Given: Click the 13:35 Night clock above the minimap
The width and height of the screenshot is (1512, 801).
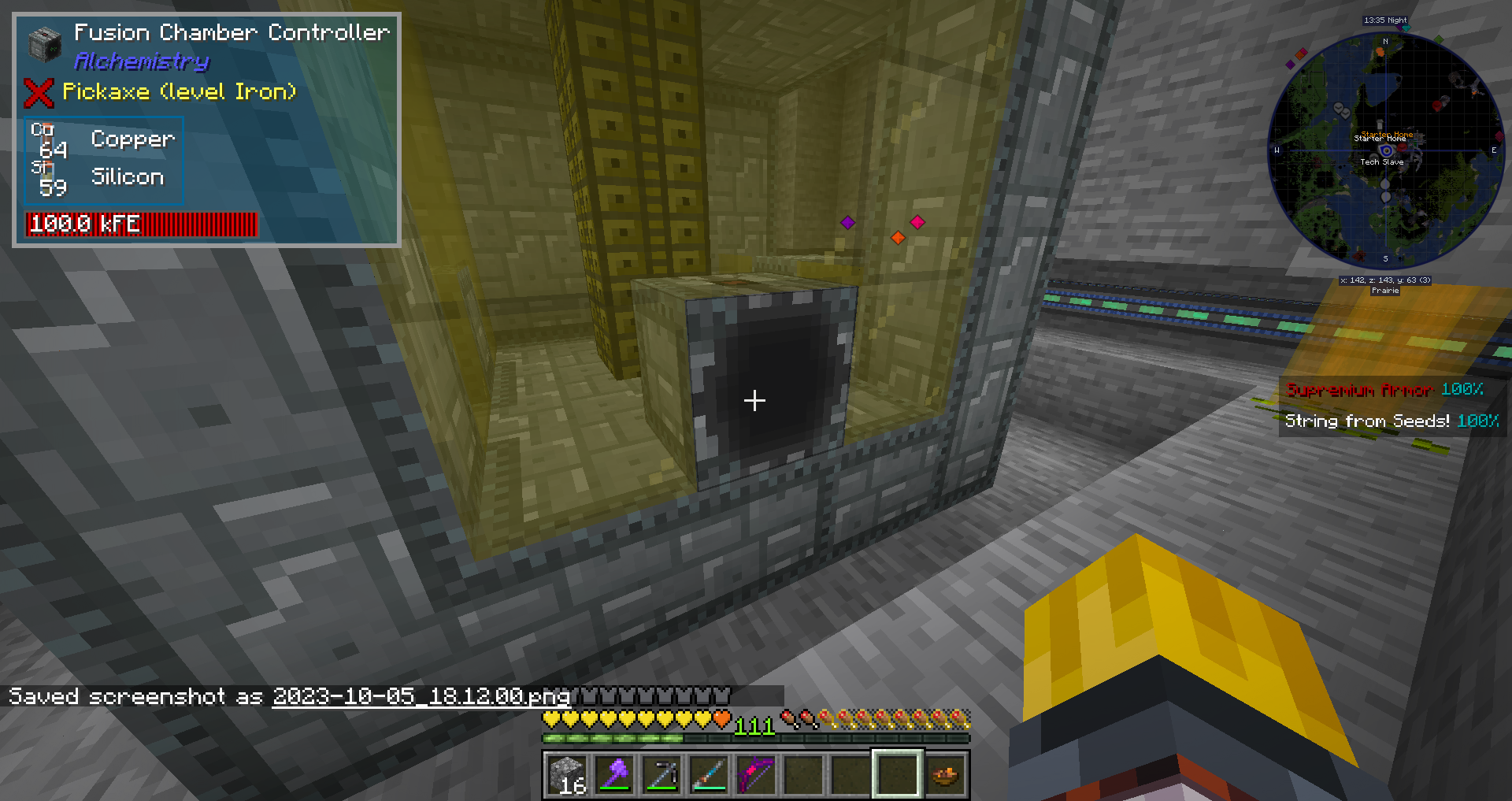Looking at the screenshot, I should click(x=1384, y=20).
